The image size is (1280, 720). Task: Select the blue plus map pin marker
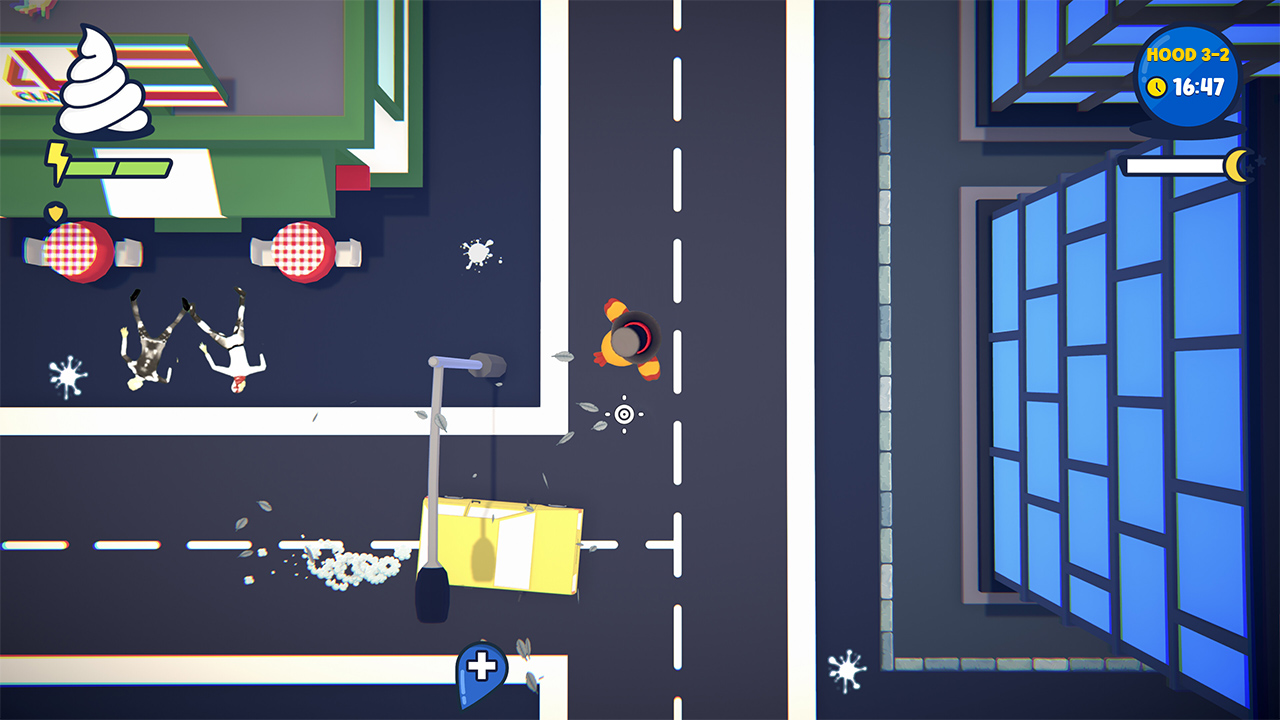tap(480, 663)
